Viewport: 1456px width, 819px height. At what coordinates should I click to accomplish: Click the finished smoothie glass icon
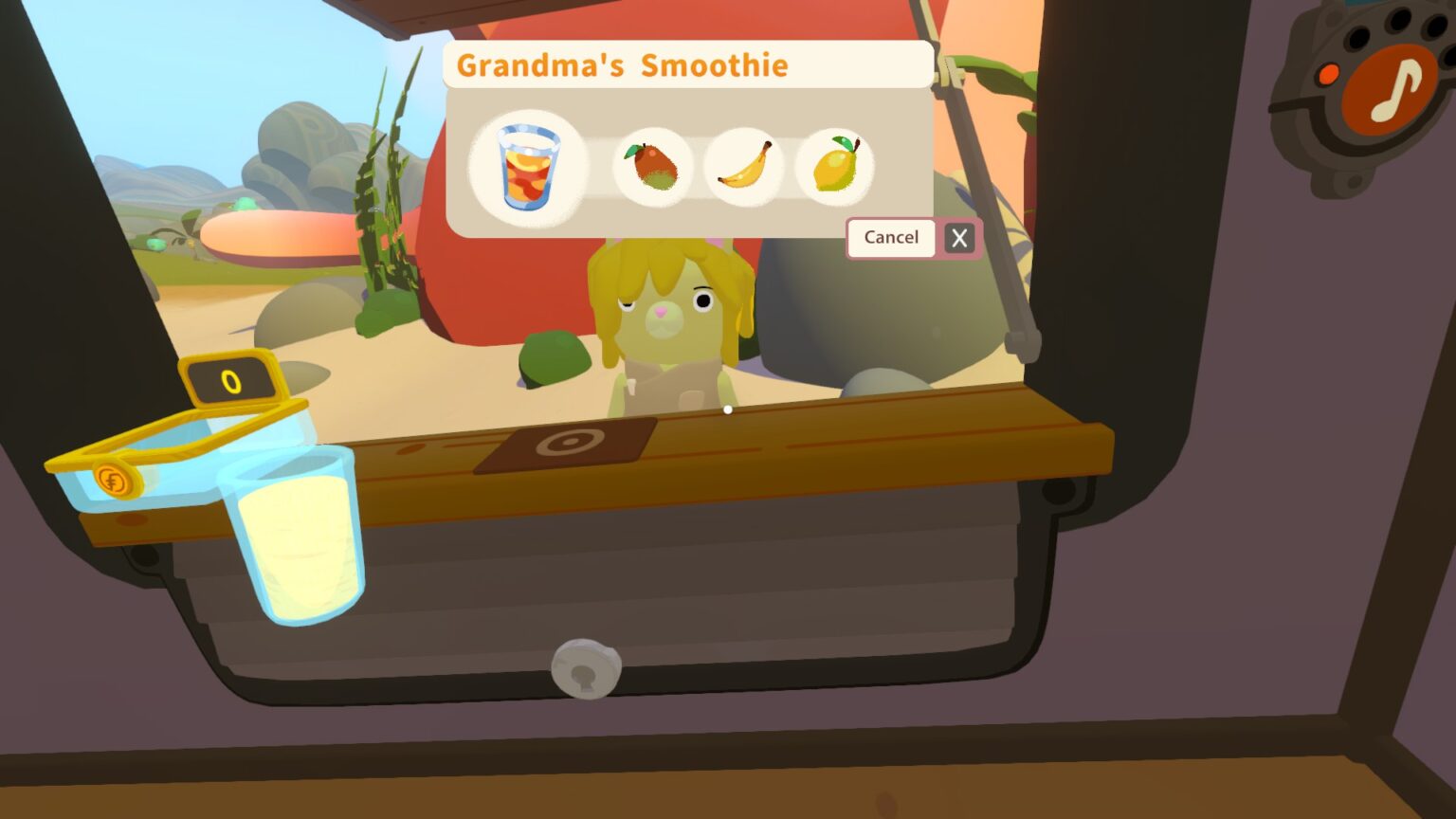[529, 167]
